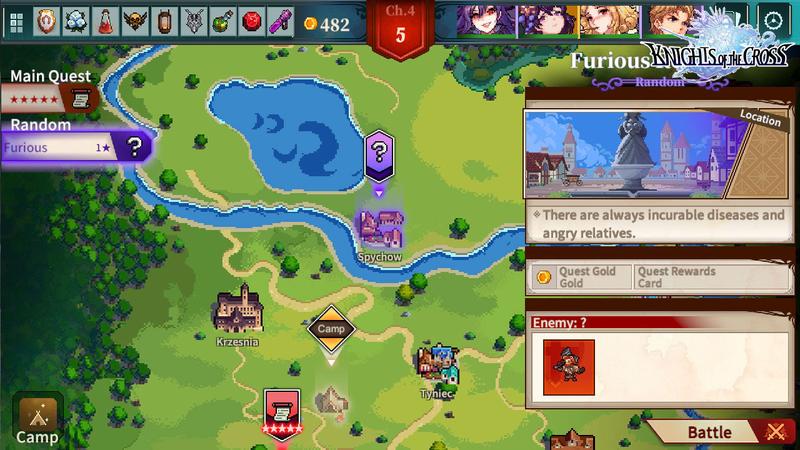Image resolution: width=800 pixels, height=450 pixels.
Task: Select the winged skull emblem item
Action: (134, 22)
